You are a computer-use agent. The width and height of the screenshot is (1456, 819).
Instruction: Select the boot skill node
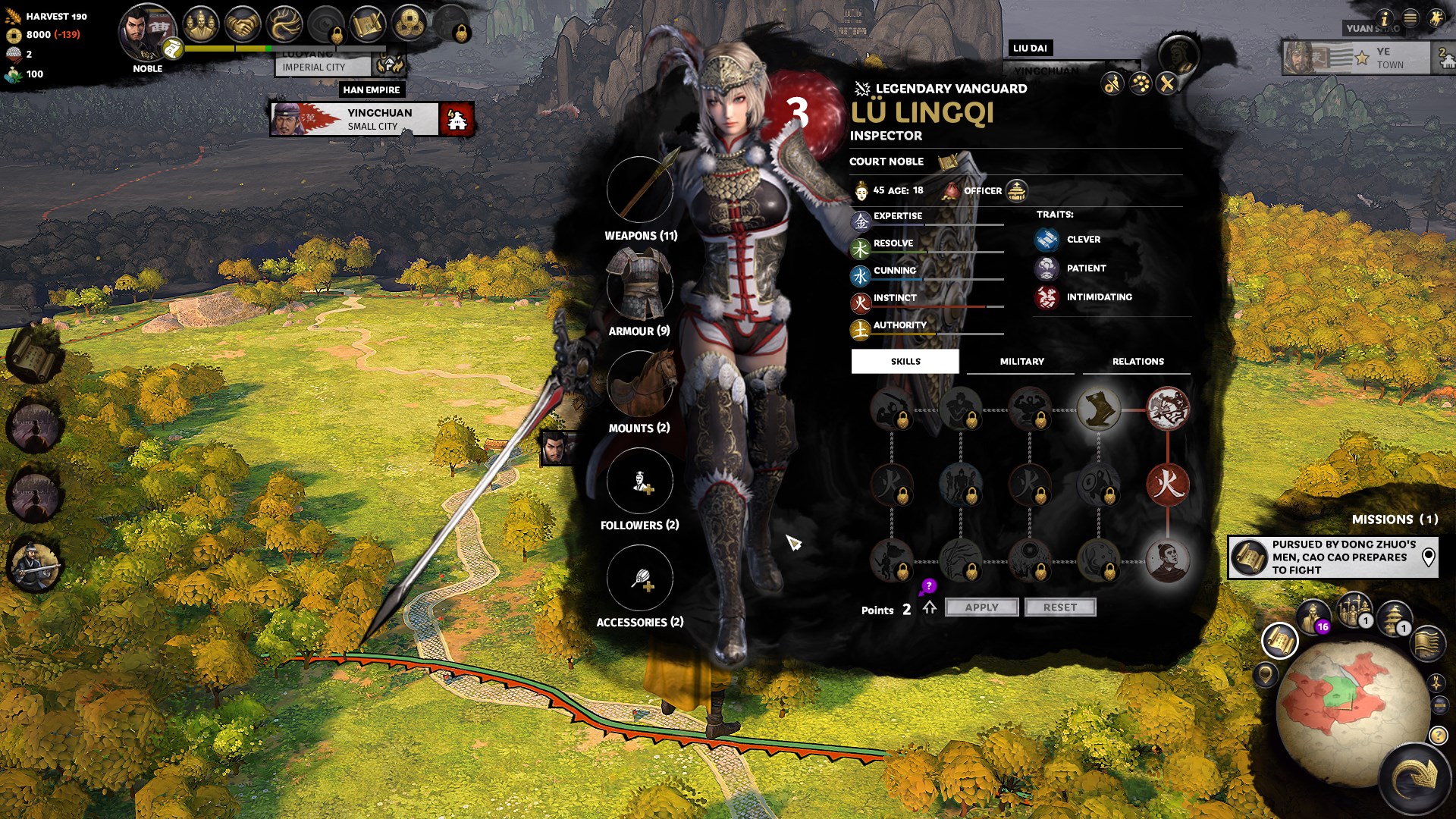pos(1098,409)
